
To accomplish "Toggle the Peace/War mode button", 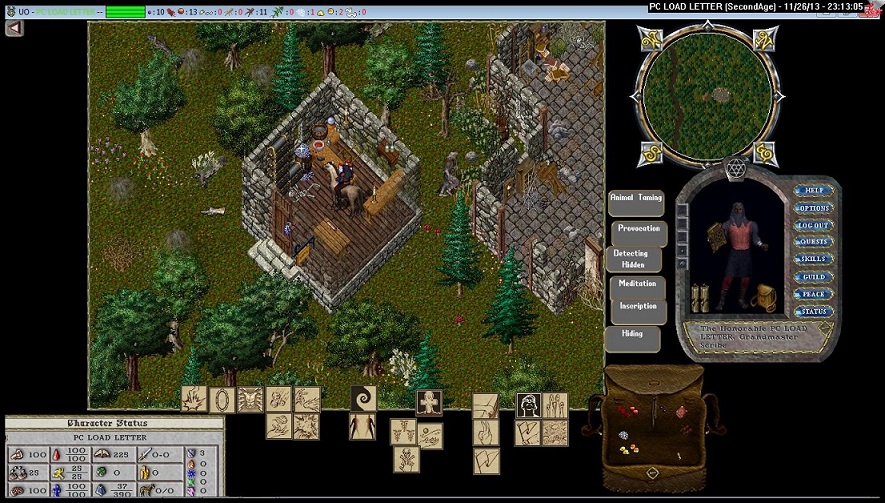I will [813, 294].
